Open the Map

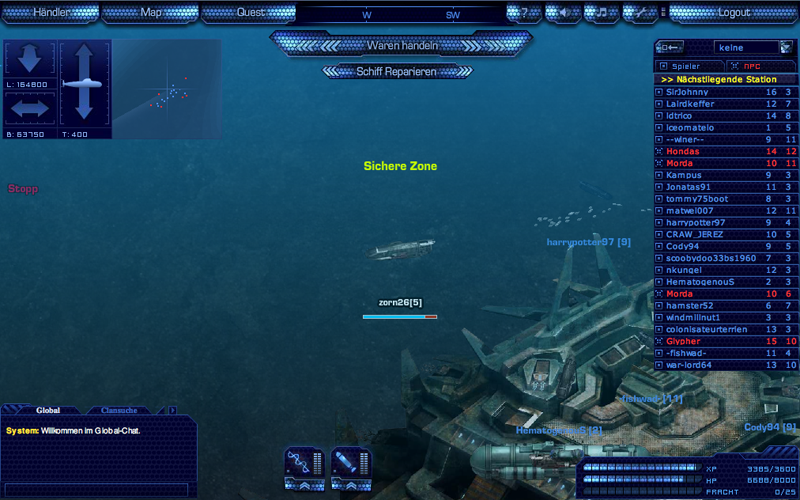point(151,13)
